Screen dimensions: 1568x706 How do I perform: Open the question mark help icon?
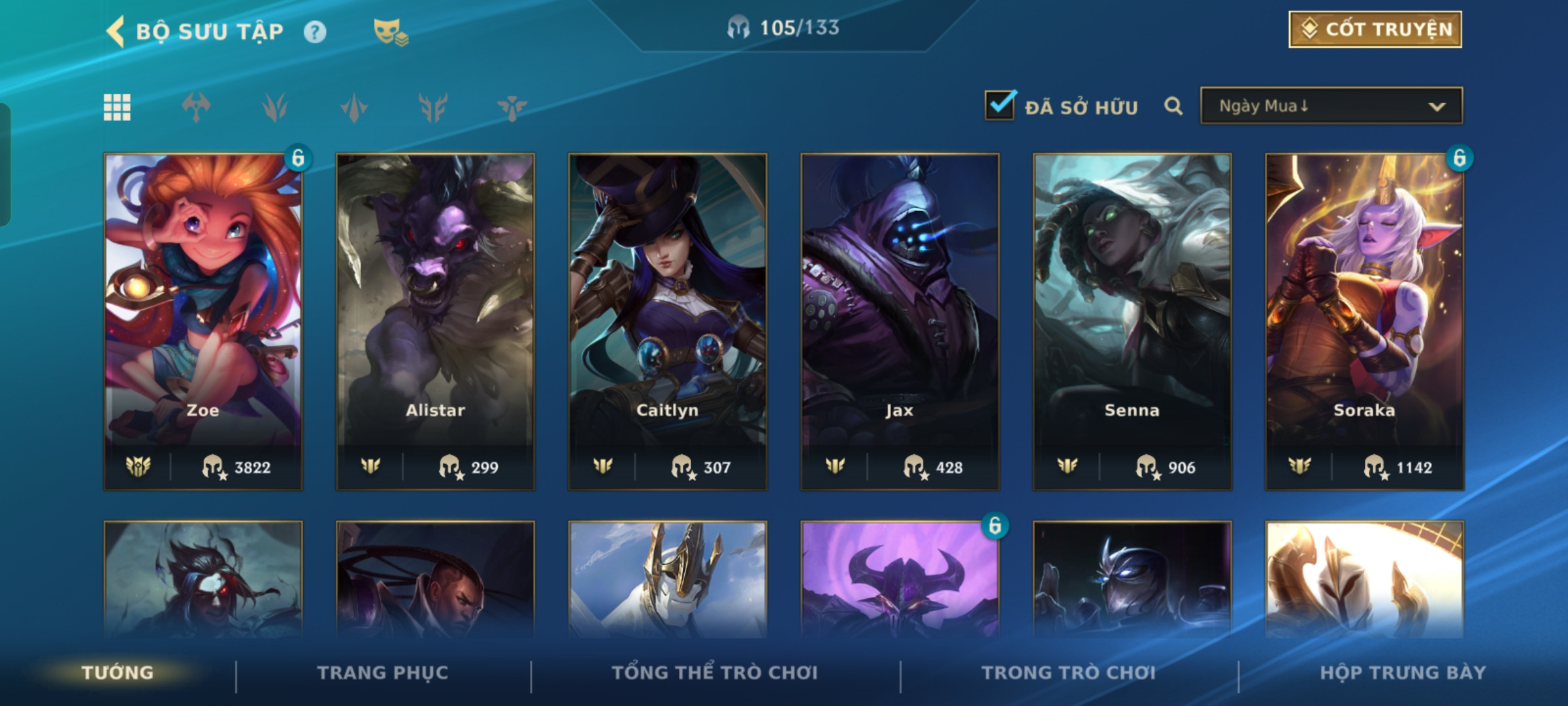[x=315, y=32]
